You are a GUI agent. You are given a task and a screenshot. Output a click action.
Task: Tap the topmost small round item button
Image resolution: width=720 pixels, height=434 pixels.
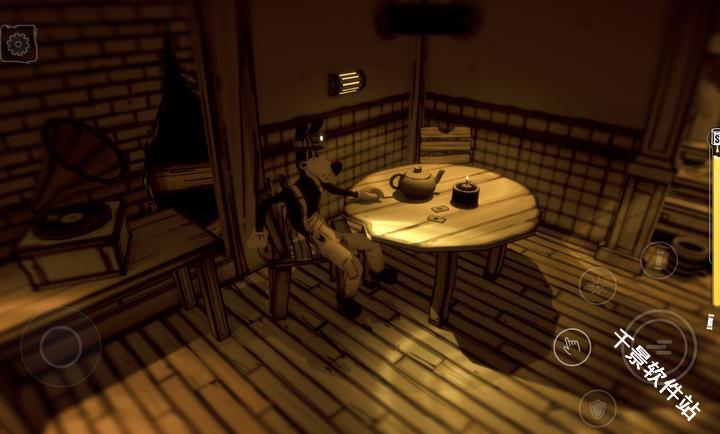[658, 260]
